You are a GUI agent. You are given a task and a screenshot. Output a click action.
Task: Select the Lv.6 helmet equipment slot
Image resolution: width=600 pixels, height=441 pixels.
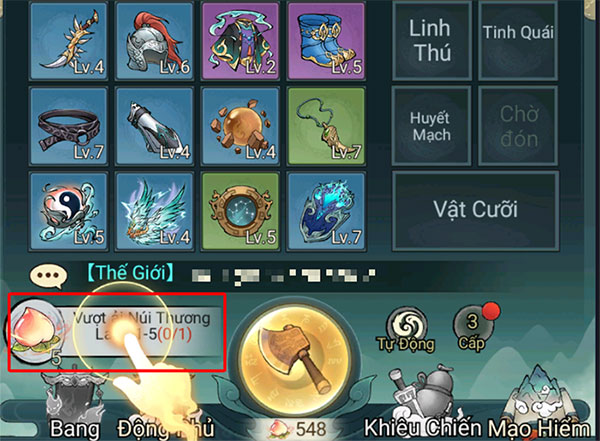[152, 40]
